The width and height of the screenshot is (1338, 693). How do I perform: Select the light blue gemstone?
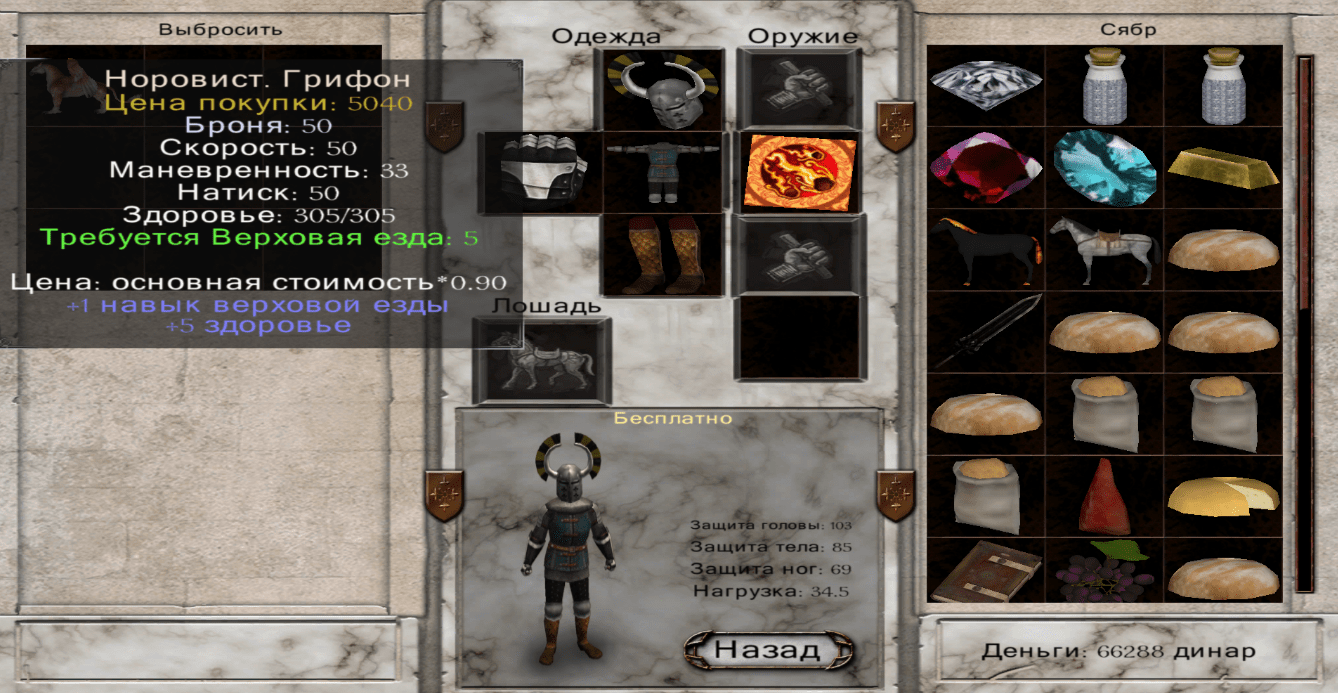pos(1105,167)
